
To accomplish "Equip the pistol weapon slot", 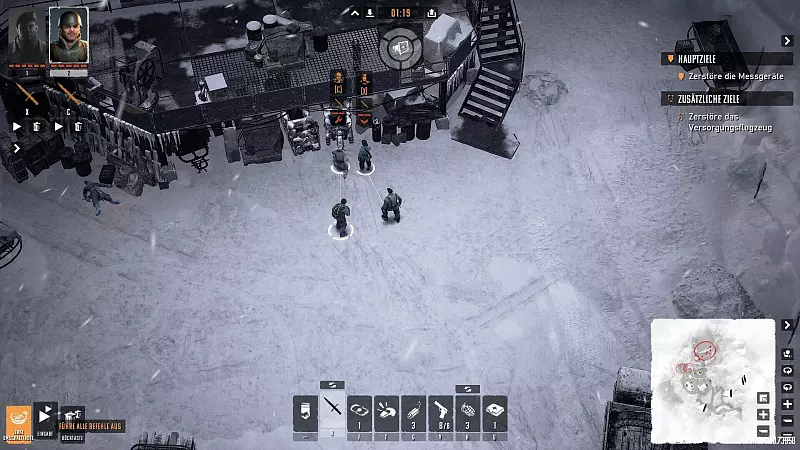I will pyautogui.click(x=440, y=412).
